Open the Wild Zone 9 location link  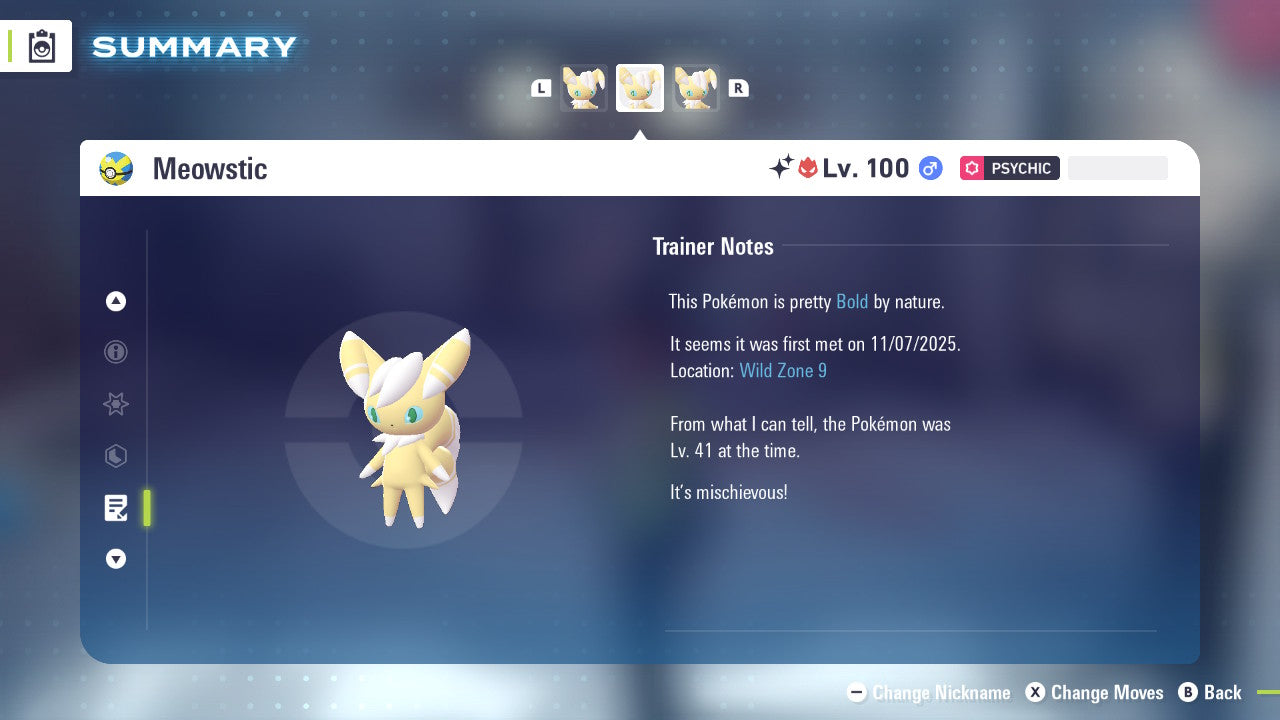[783, 370]
